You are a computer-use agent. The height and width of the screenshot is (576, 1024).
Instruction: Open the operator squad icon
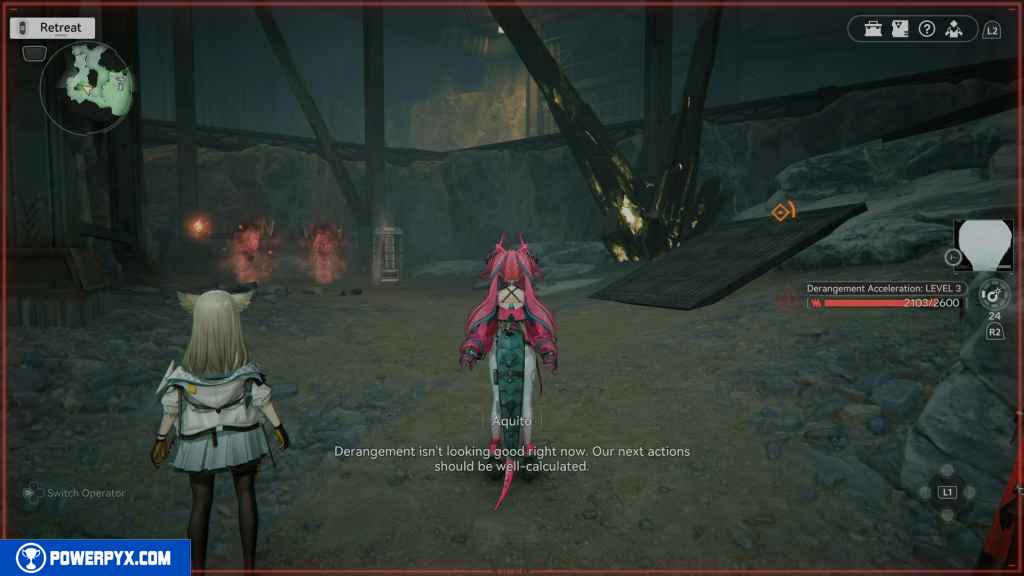click(x=954, y=29)
